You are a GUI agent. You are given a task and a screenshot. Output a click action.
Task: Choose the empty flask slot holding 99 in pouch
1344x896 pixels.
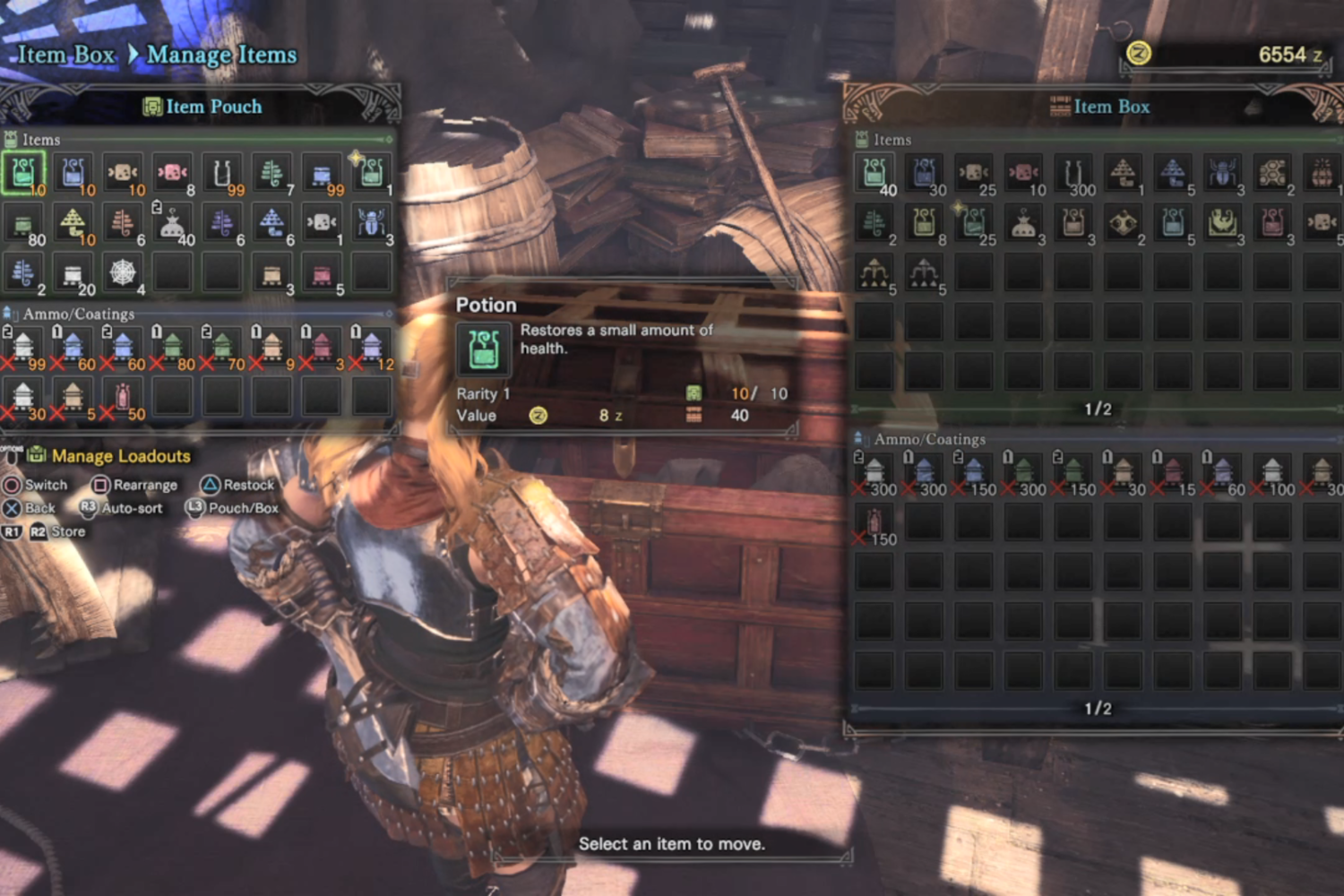(222, 171)
